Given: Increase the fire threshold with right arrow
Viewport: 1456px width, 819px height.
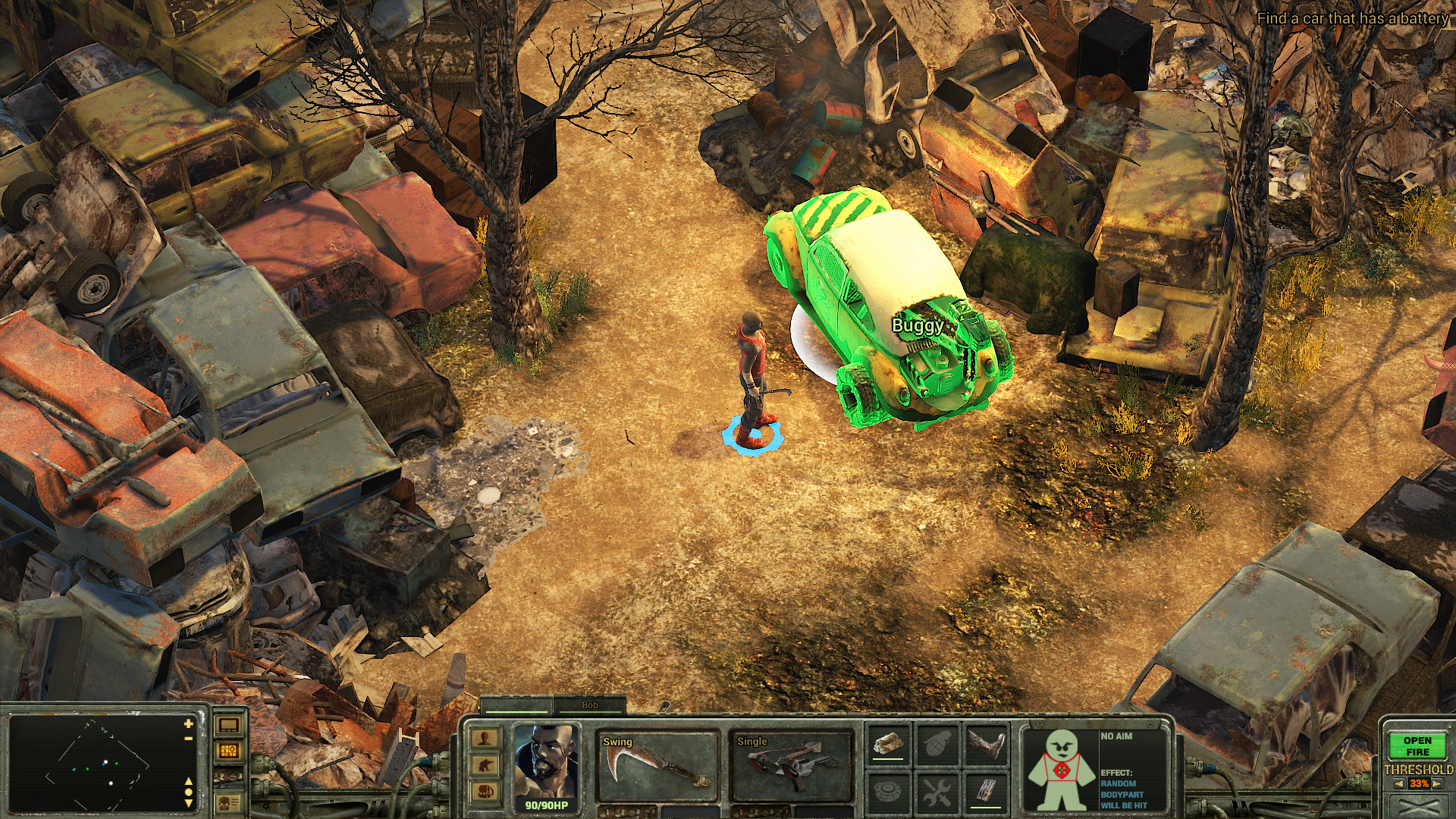Looking at the screenshot, I should click(1437, 784).
